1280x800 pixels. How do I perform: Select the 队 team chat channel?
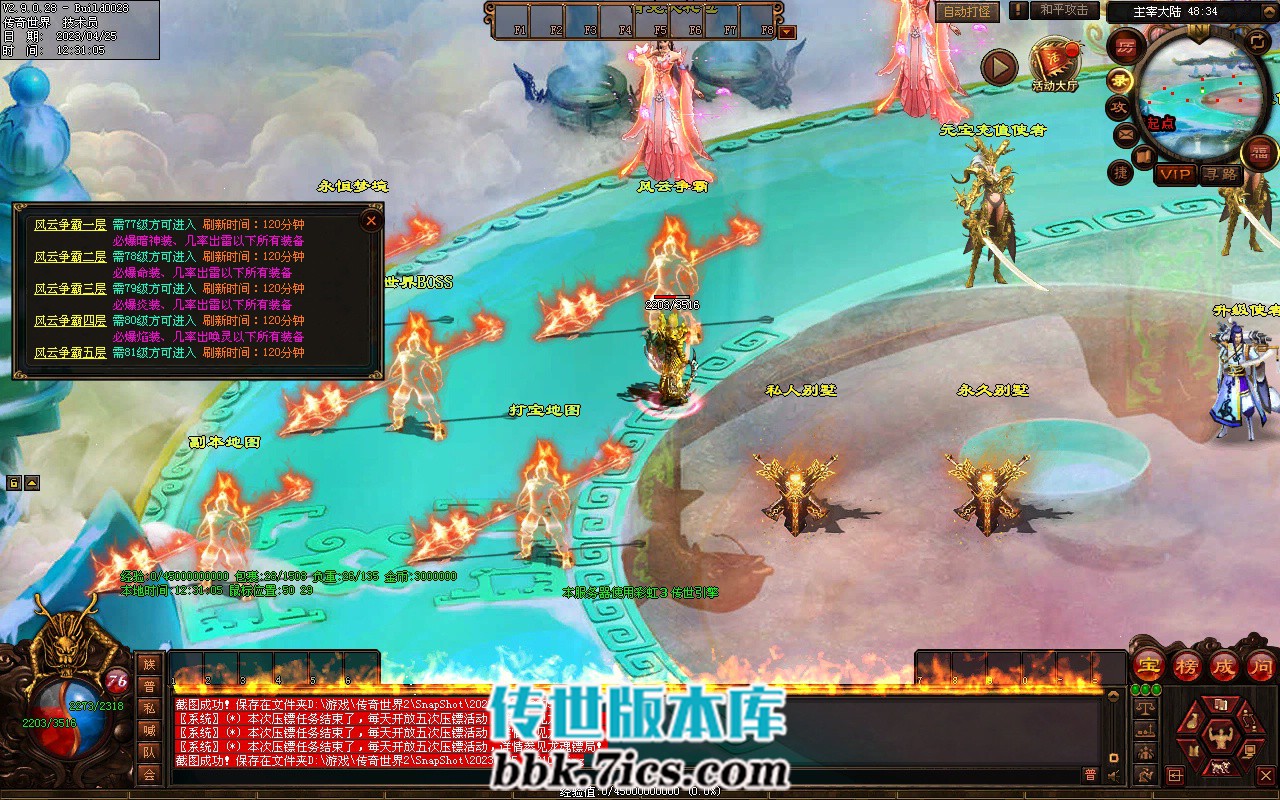pos(149,752)
